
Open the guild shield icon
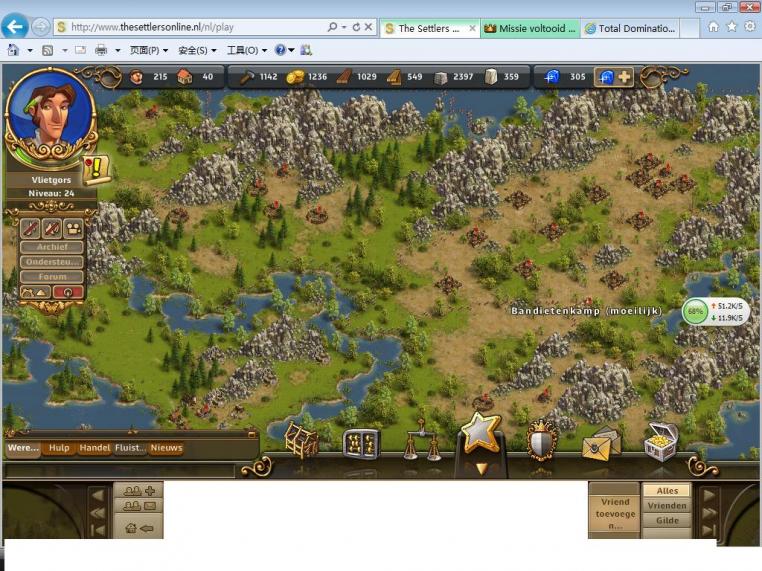coord(541,440)
